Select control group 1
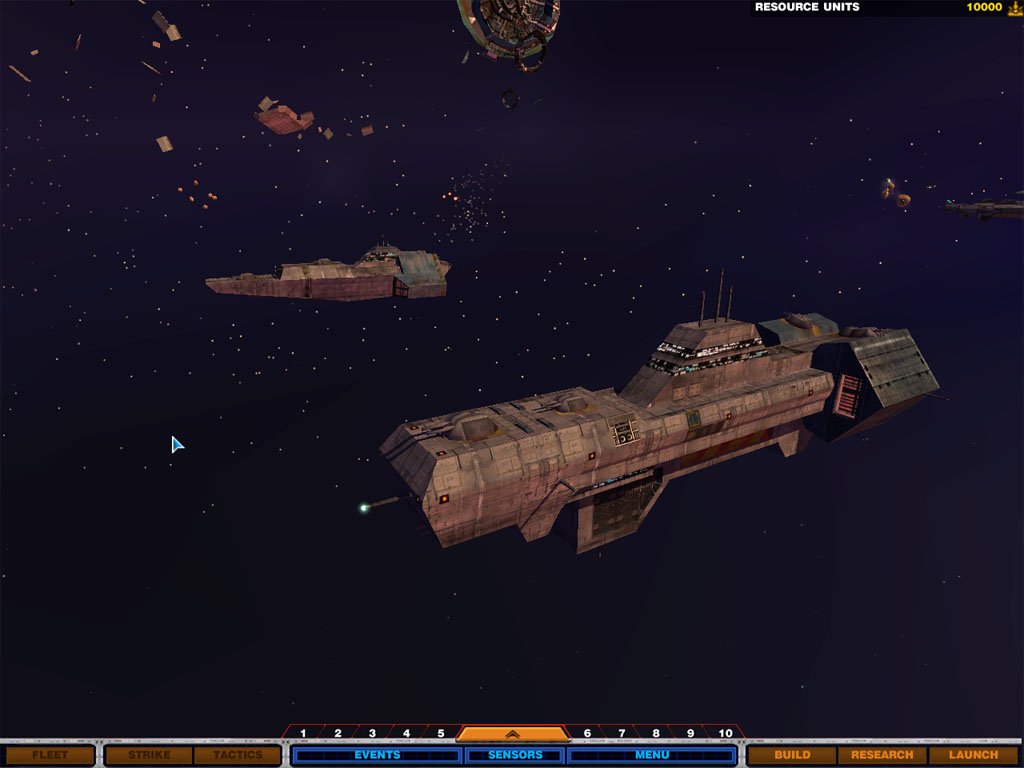 coord(303,733)
